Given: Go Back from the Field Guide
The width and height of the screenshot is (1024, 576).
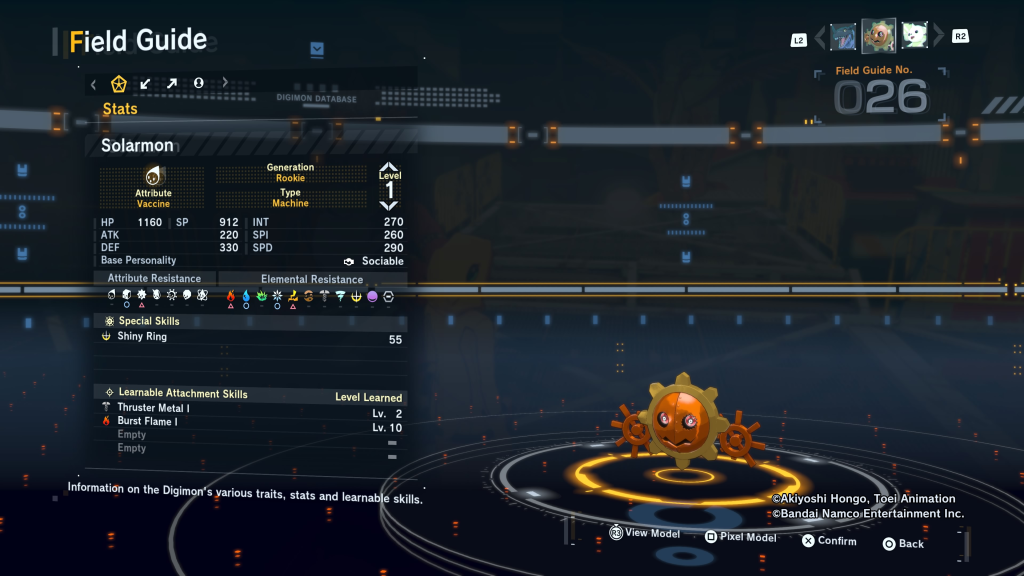Looking at the screenshot, I should pyautogui.click(x=903, y=544).
